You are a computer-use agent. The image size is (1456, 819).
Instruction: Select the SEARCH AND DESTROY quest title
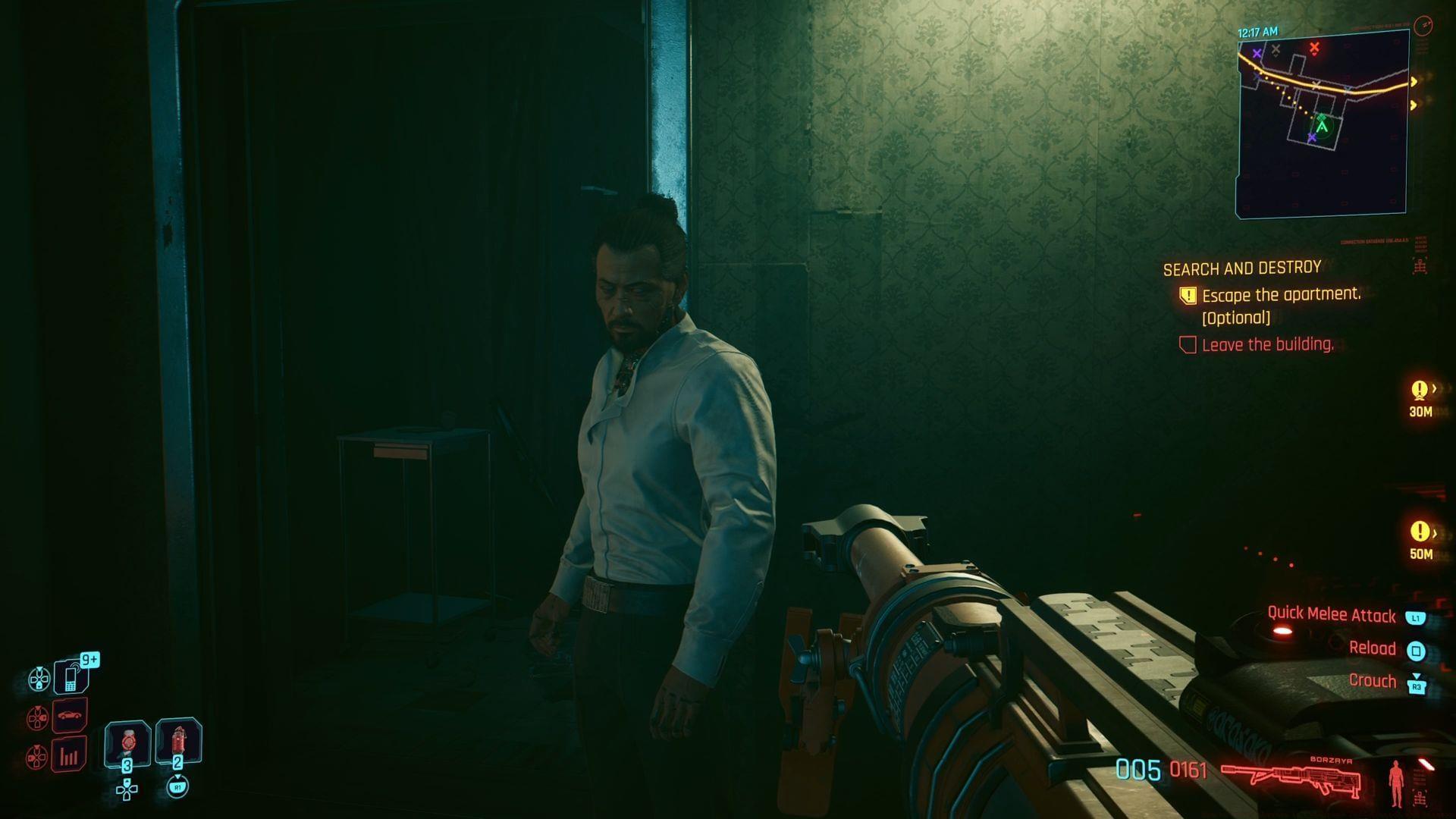pos(1241,268)
